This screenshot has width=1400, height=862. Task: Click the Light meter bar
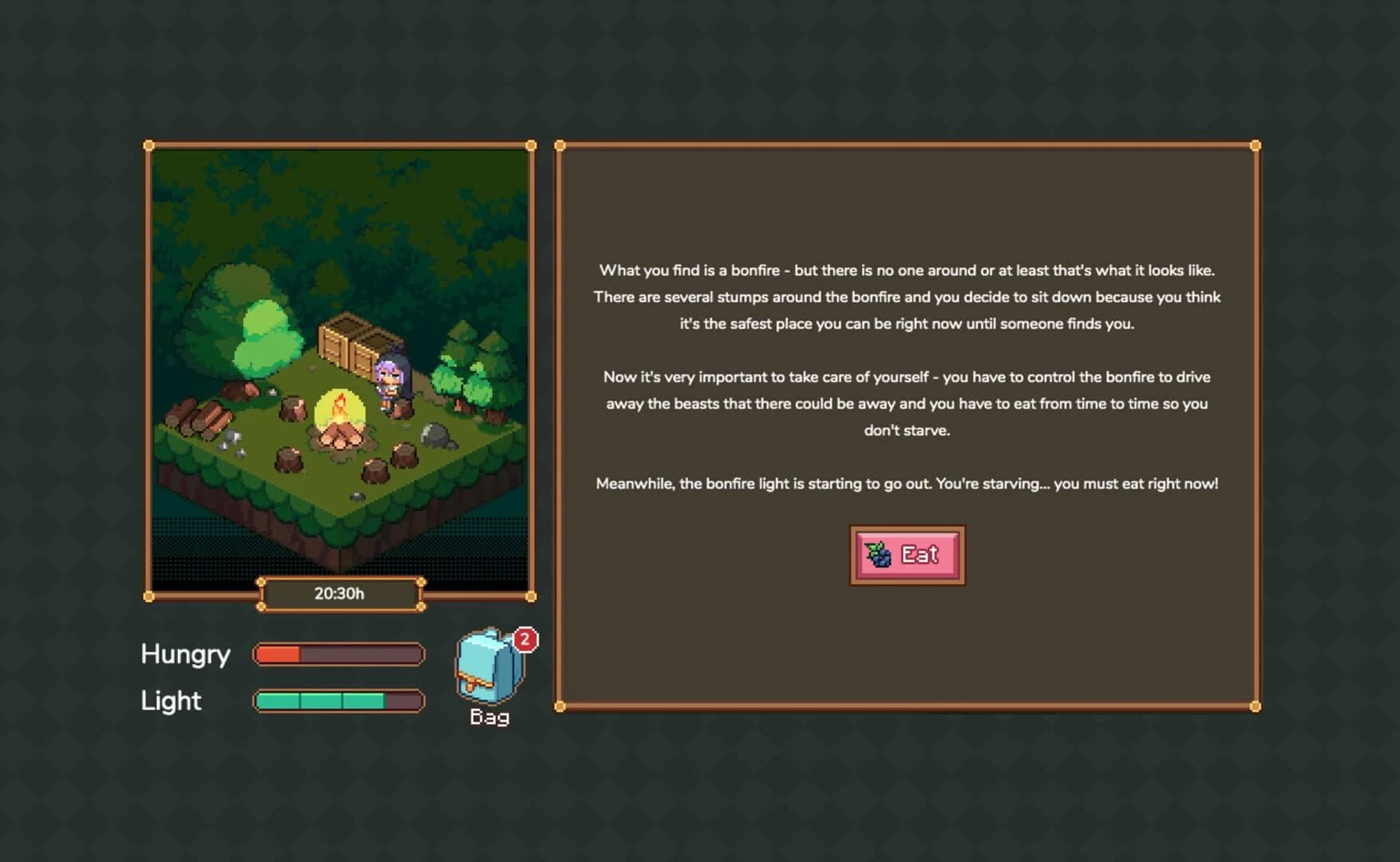(x=337, y=701)
